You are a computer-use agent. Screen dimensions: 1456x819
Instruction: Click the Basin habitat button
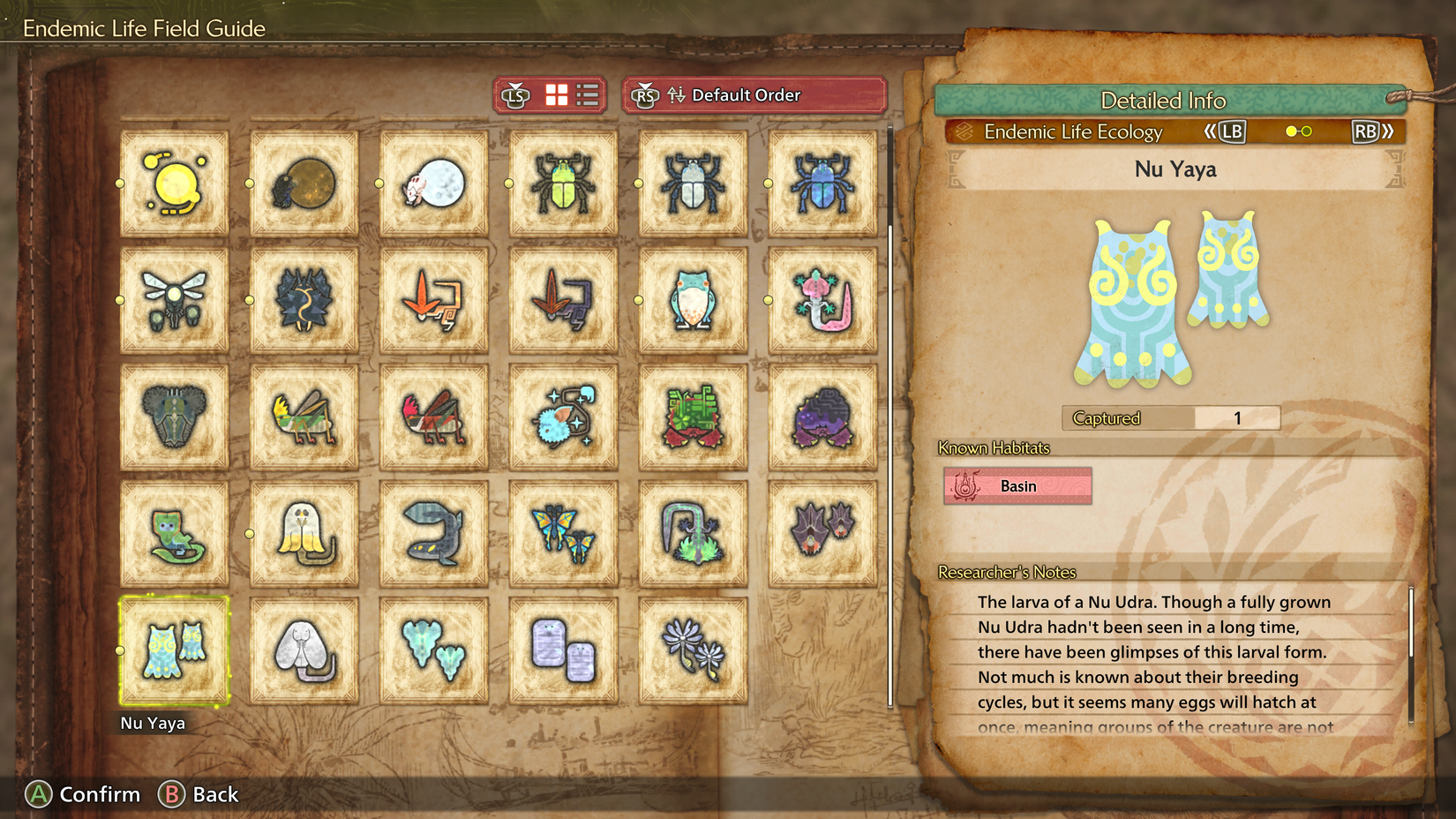point(1017,485)
